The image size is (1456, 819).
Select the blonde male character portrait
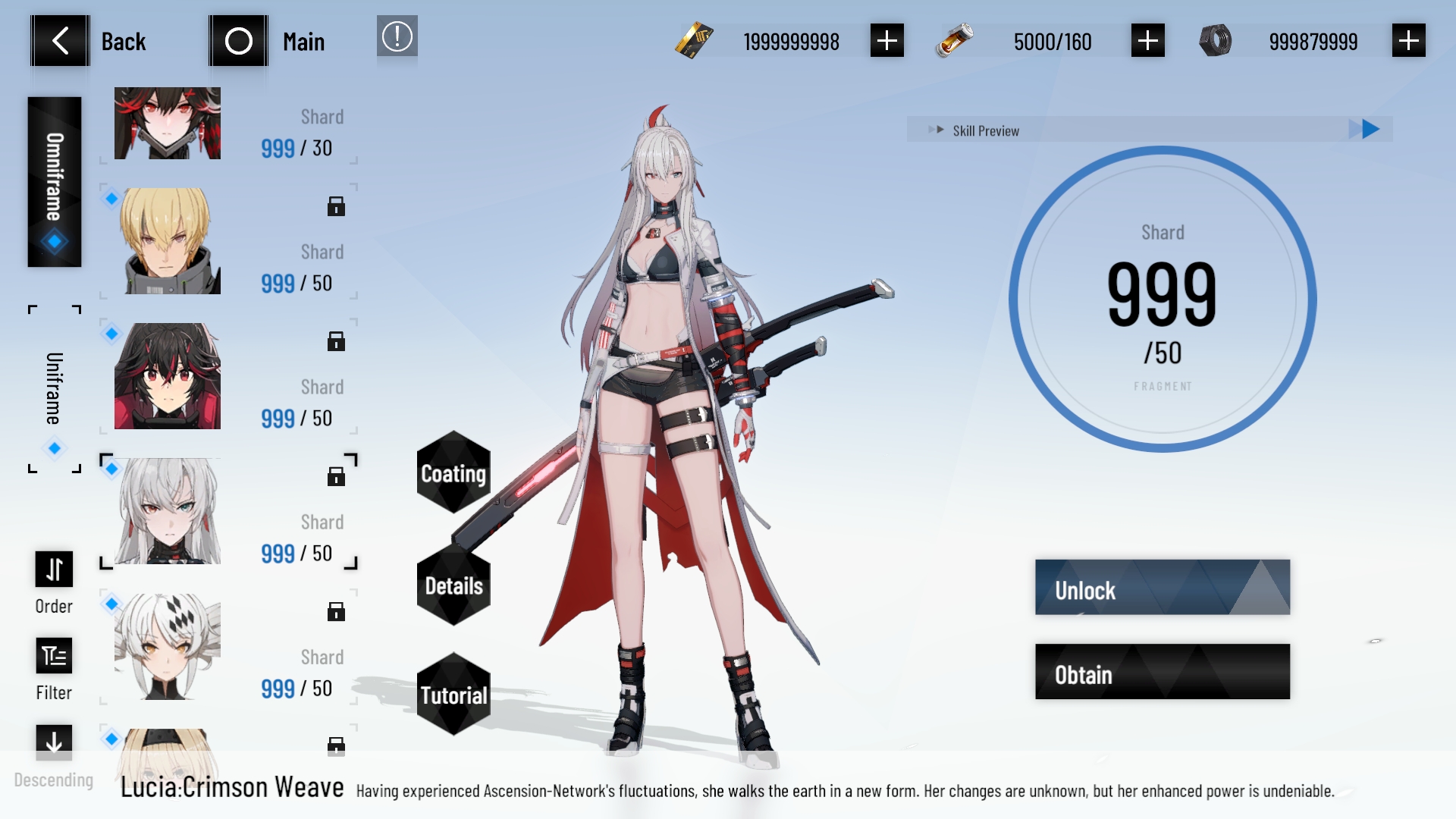(168, 241)
